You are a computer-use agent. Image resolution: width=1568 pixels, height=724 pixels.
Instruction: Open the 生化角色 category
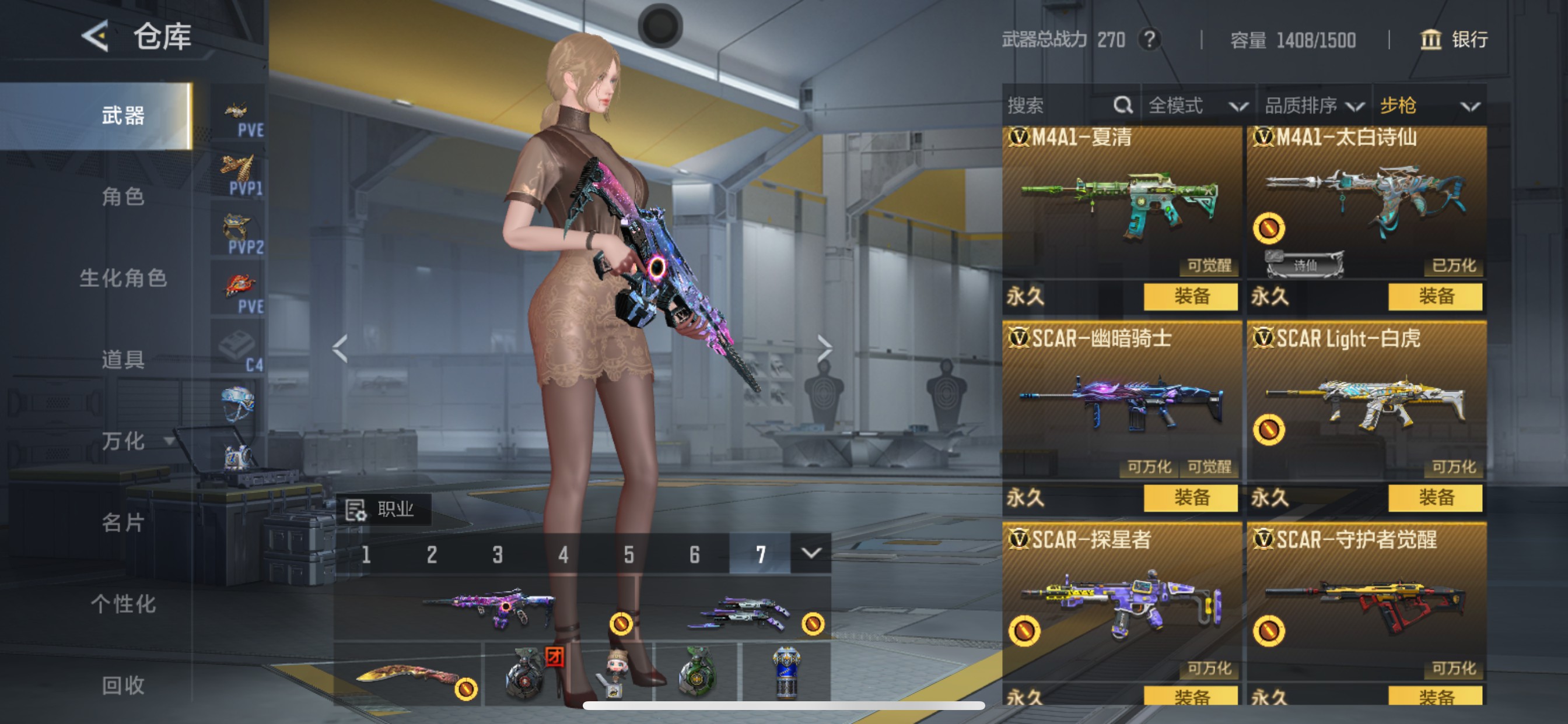click(x=123, y=278)
